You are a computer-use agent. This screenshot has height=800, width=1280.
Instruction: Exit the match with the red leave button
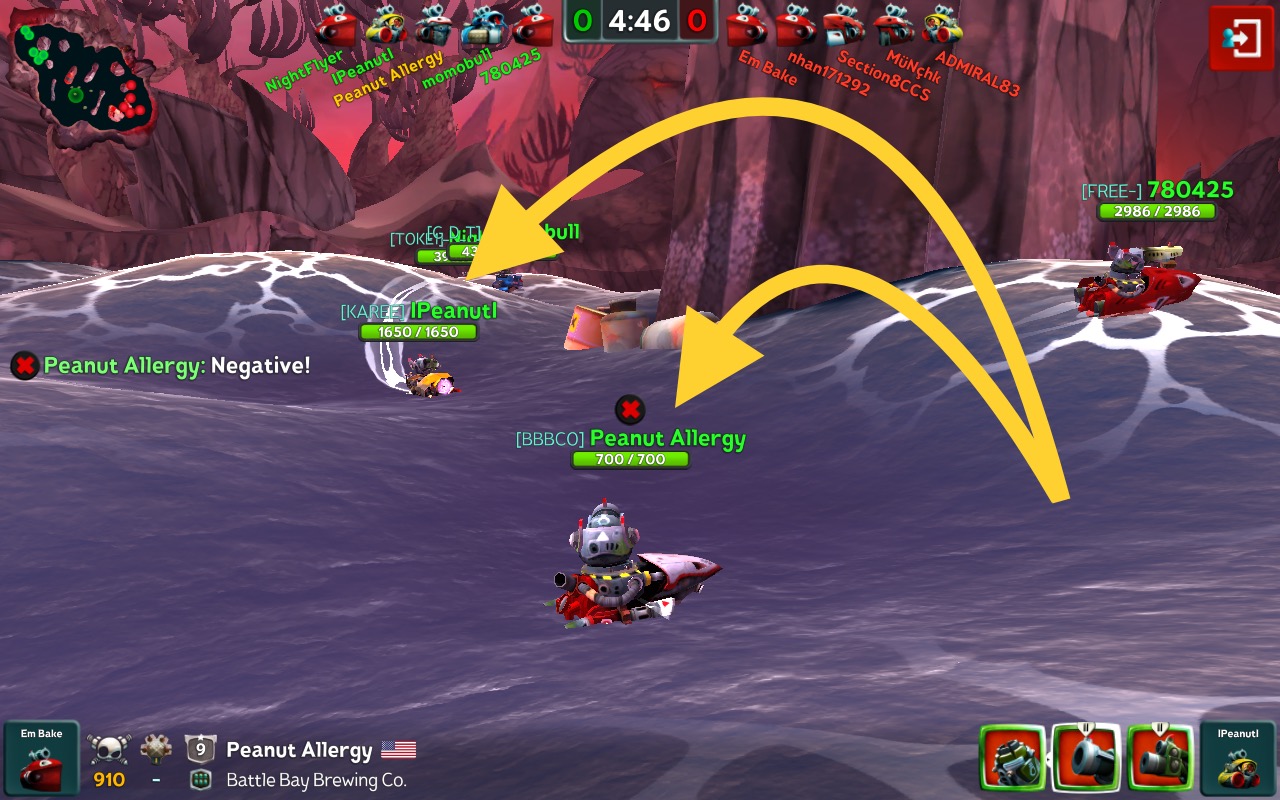point(1241,38)
